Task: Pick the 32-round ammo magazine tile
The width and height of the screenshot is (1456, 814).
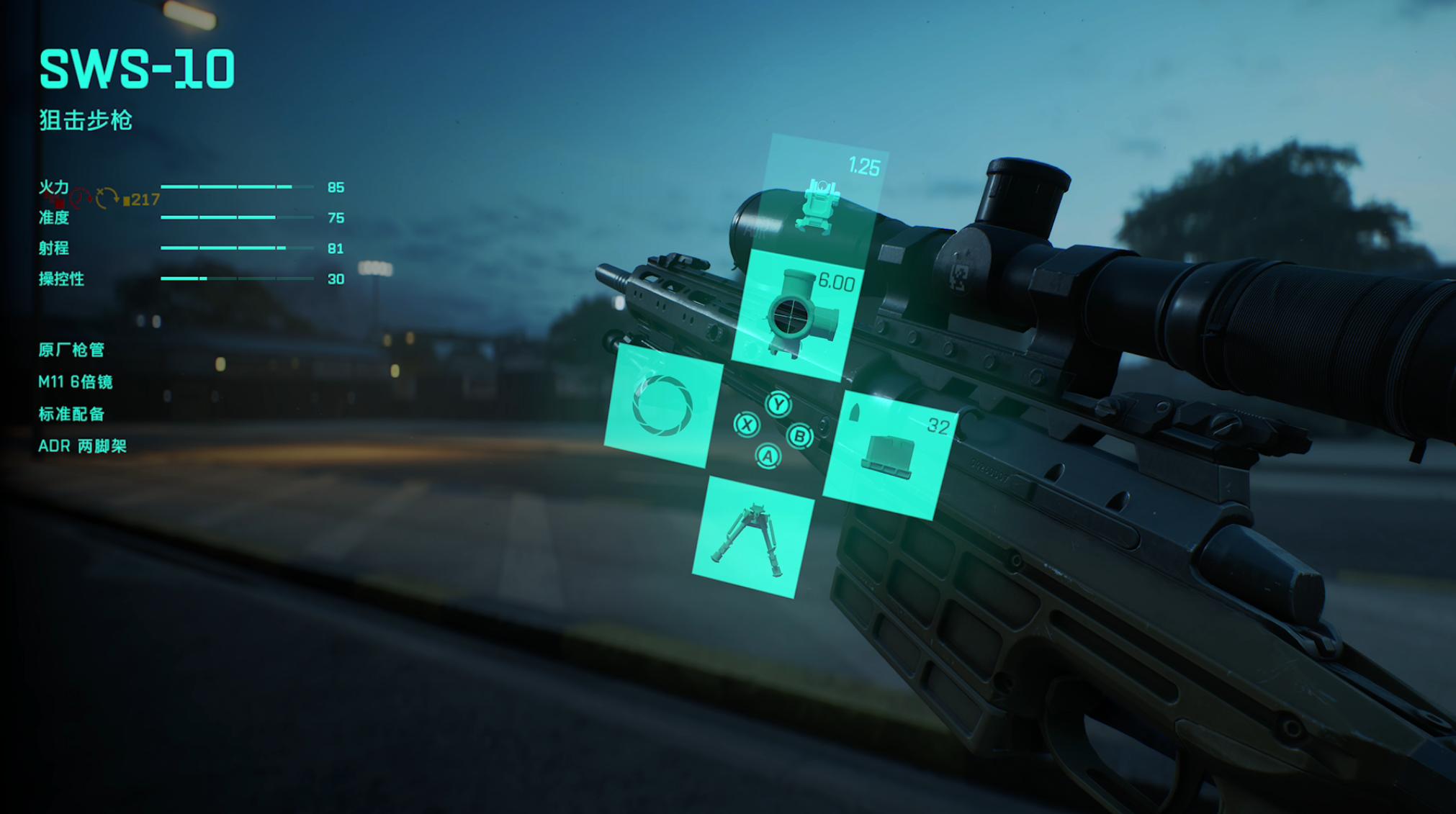Action: 890,454
